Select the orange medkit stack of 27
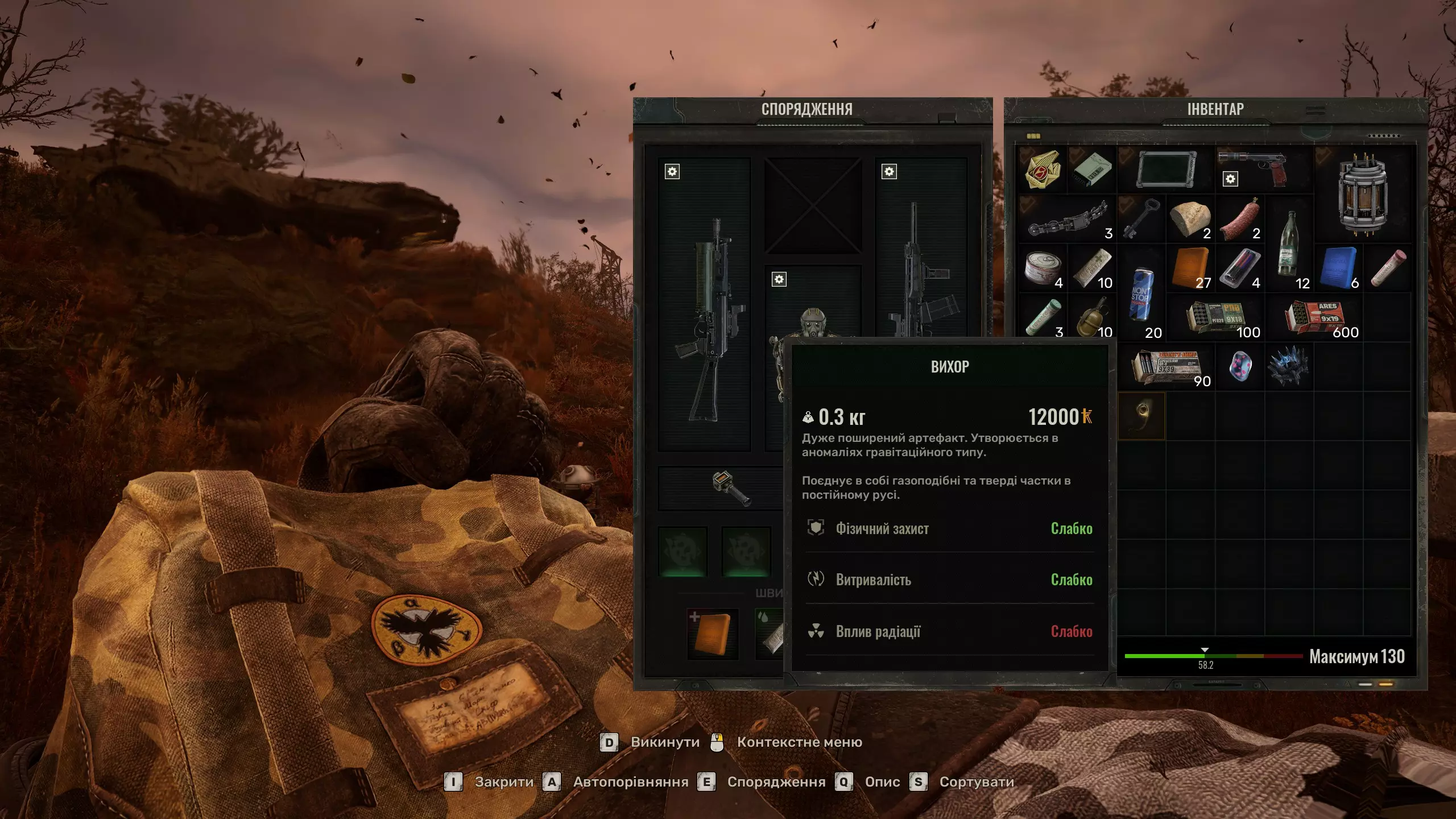The width and height of the screenshot is (1456, 819). (x=1190, y=267)
